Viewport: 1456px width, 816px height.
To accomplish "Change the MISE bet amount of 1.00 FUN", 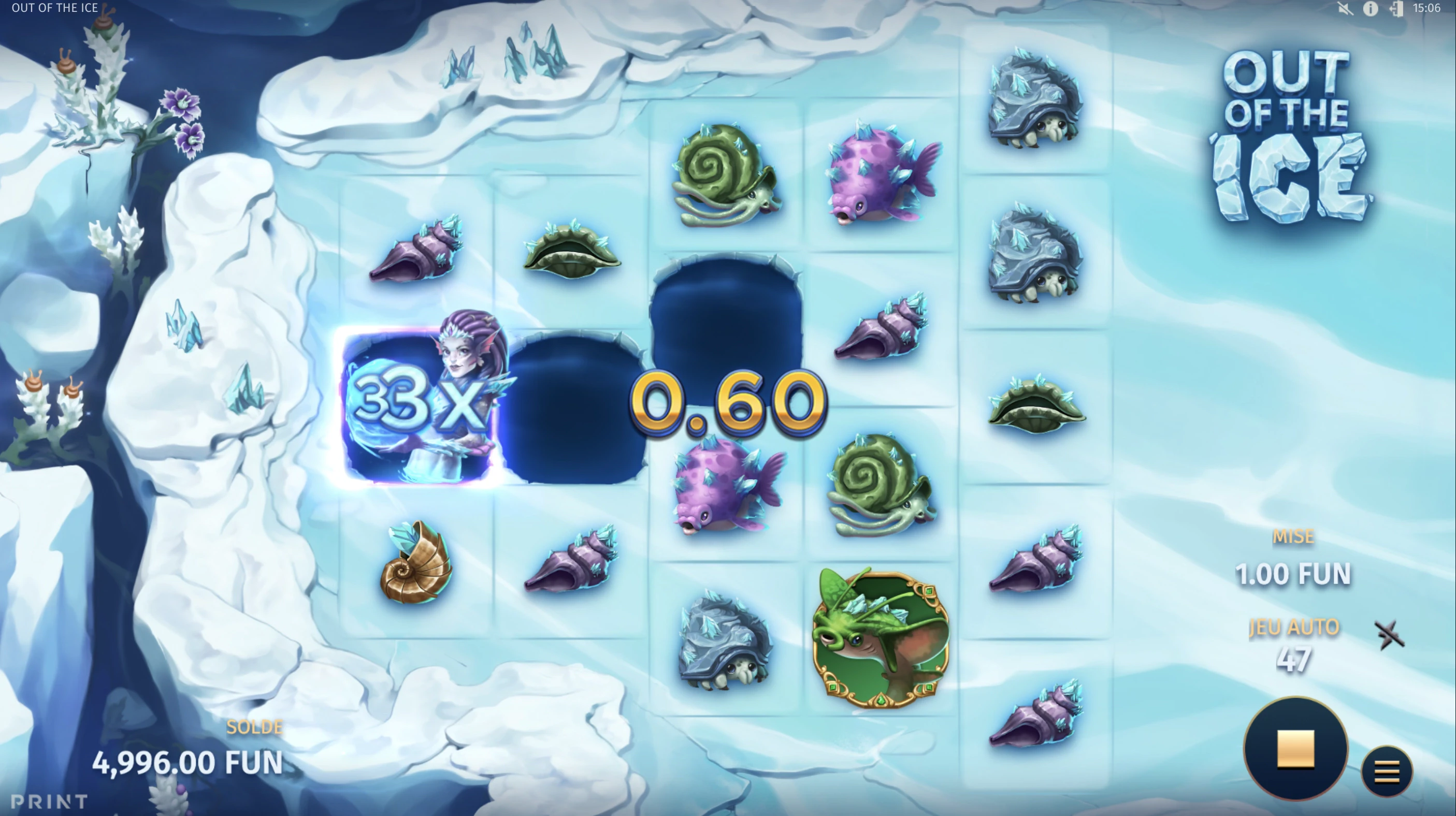I will [1293, 574].
